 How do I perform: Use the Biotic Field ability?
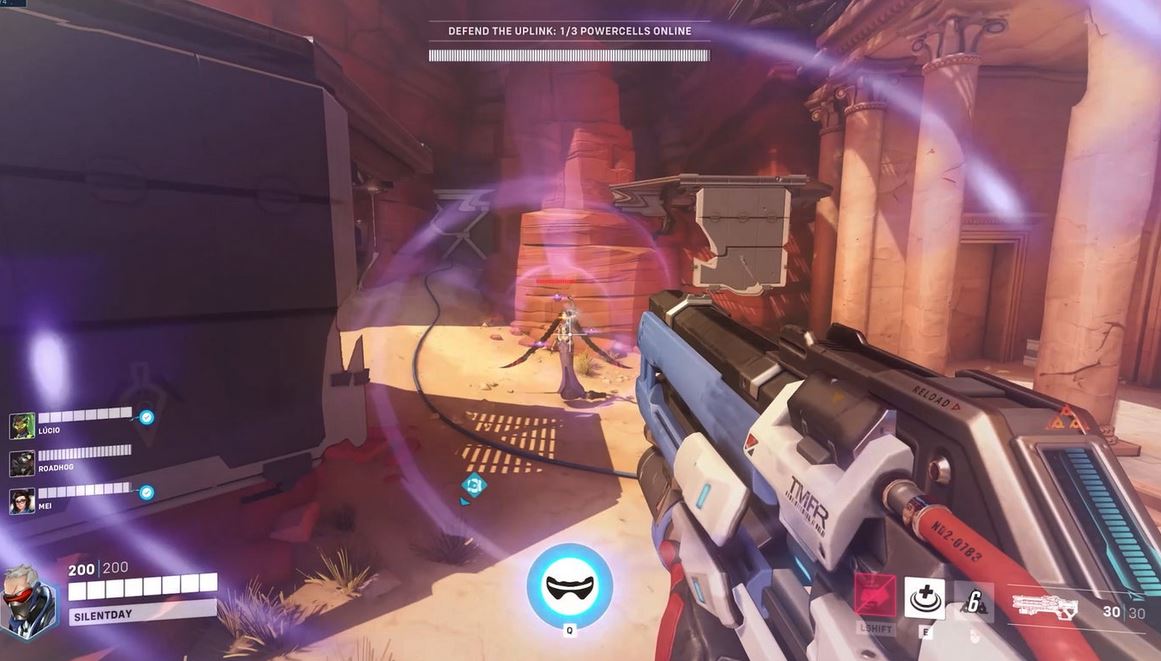tap(924, 598)
